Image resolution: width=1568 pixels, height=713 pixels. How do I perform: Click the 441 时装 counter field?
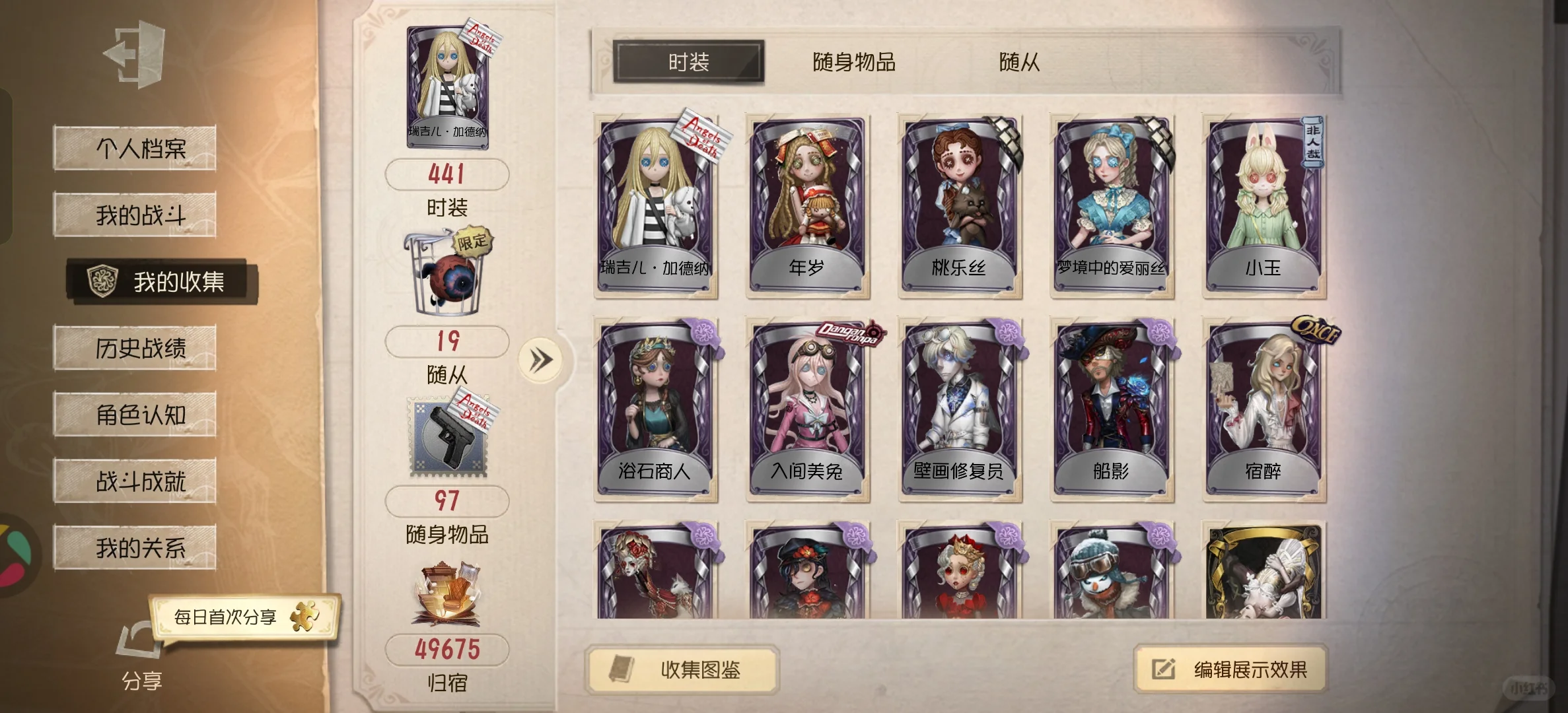[x=448, y=174]
